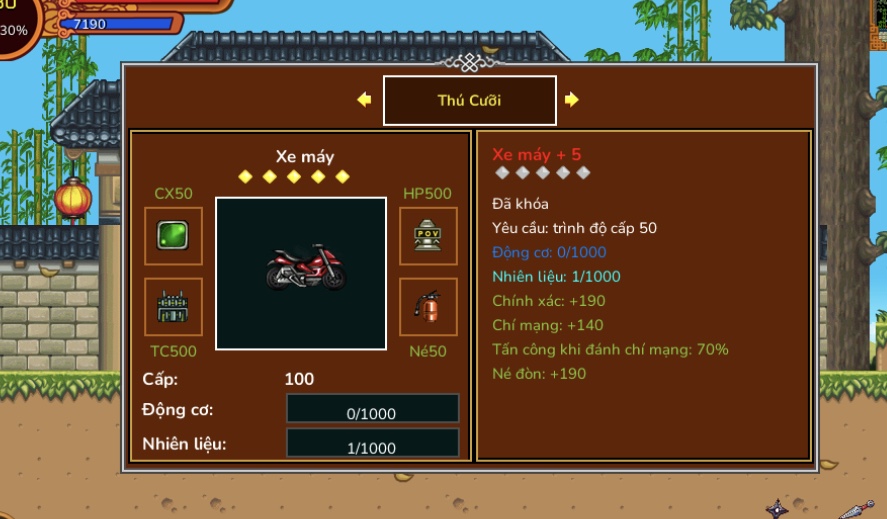887x519 pixels.
Task: Switch to the next tab with right arrow
Action: coord(571,100)
